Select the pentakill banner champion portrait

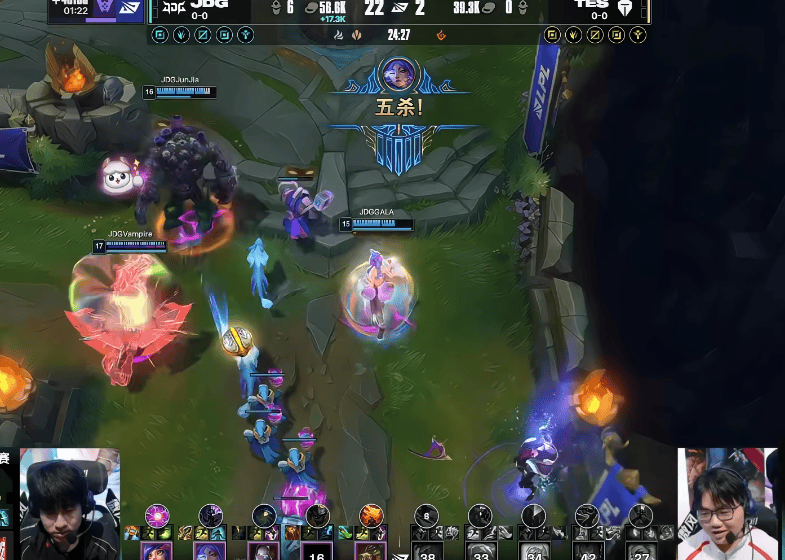pos(398,75)
